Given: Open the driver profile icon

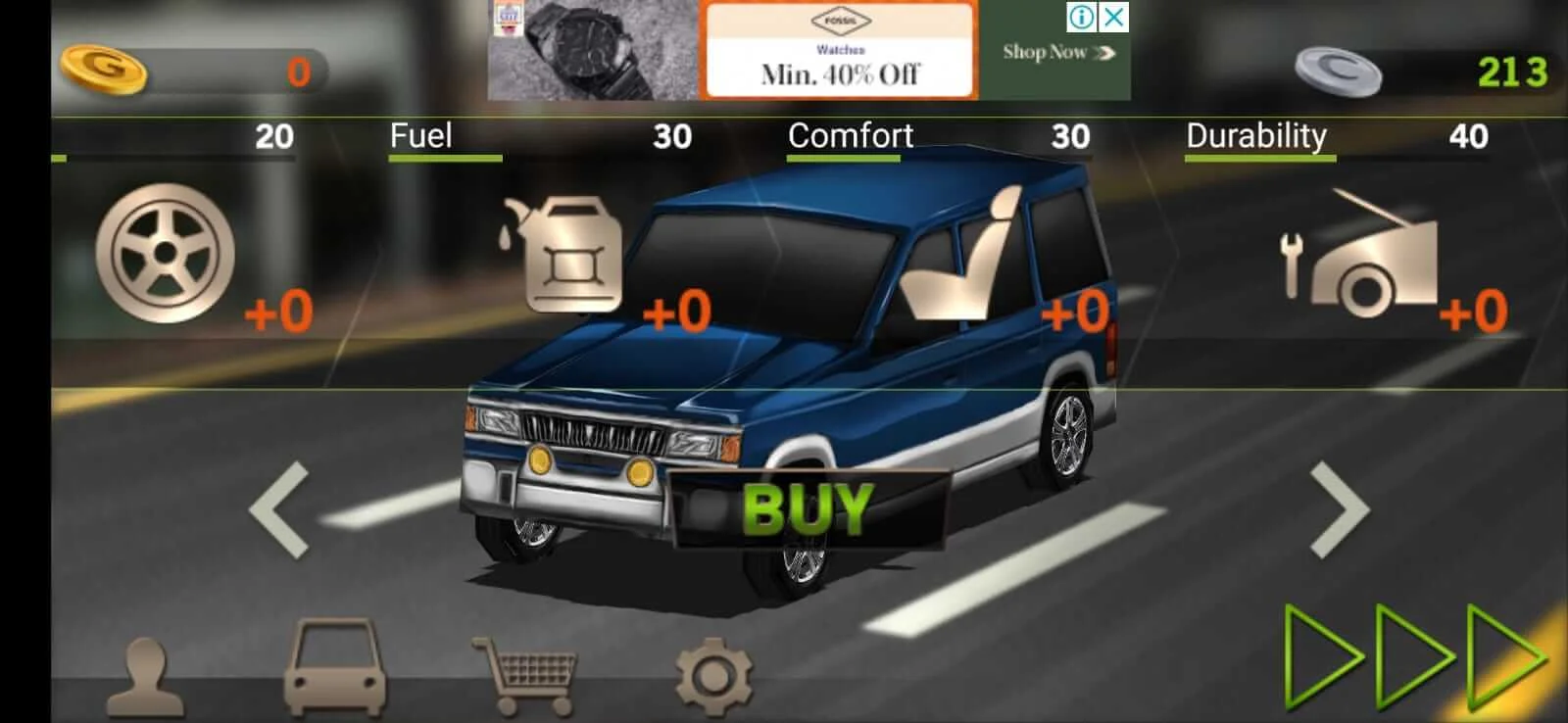Looking at the screenshot, I should (x=145, y=677).
